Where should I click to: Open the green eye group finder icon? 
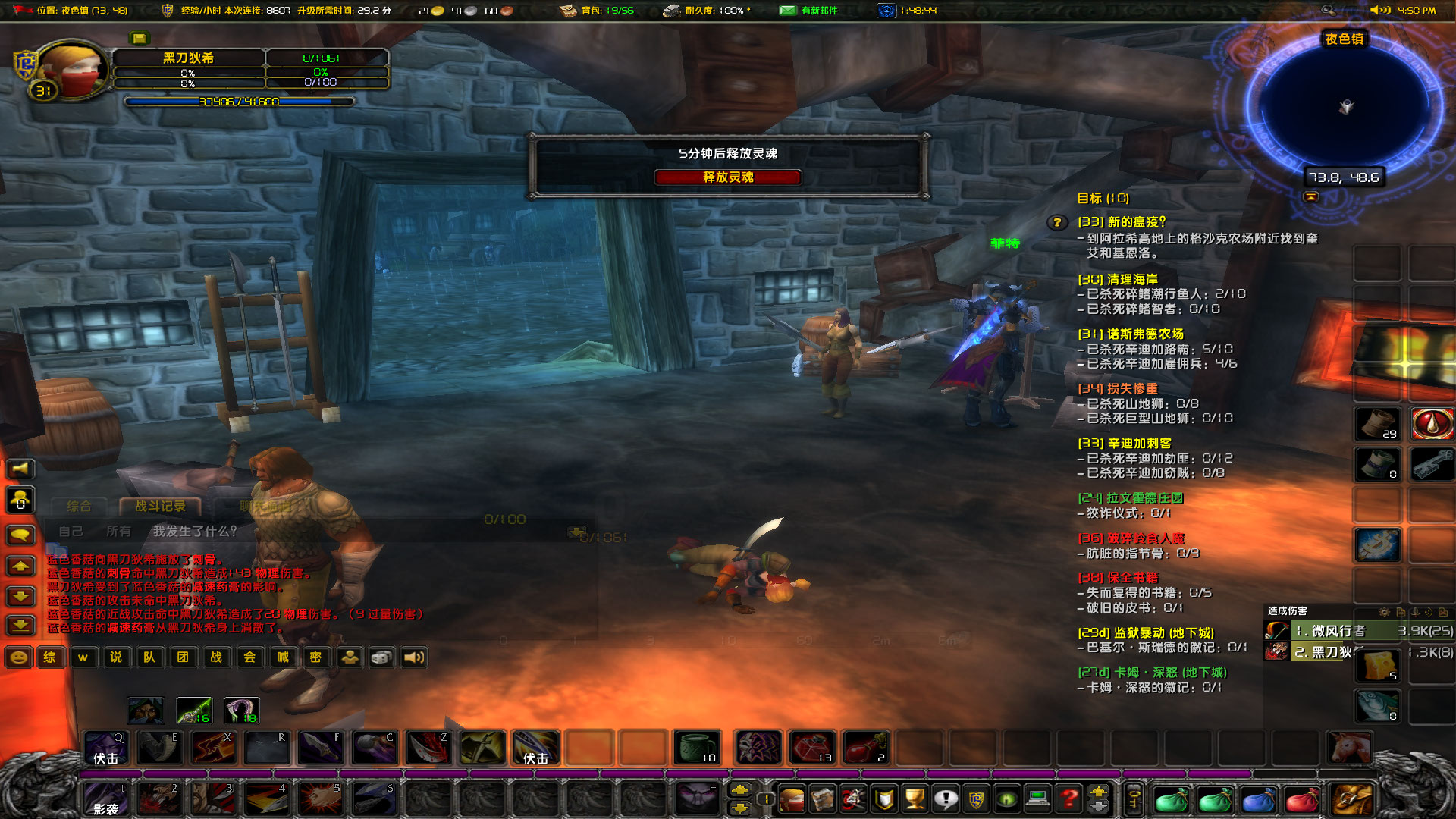[x=1007, y=799]
